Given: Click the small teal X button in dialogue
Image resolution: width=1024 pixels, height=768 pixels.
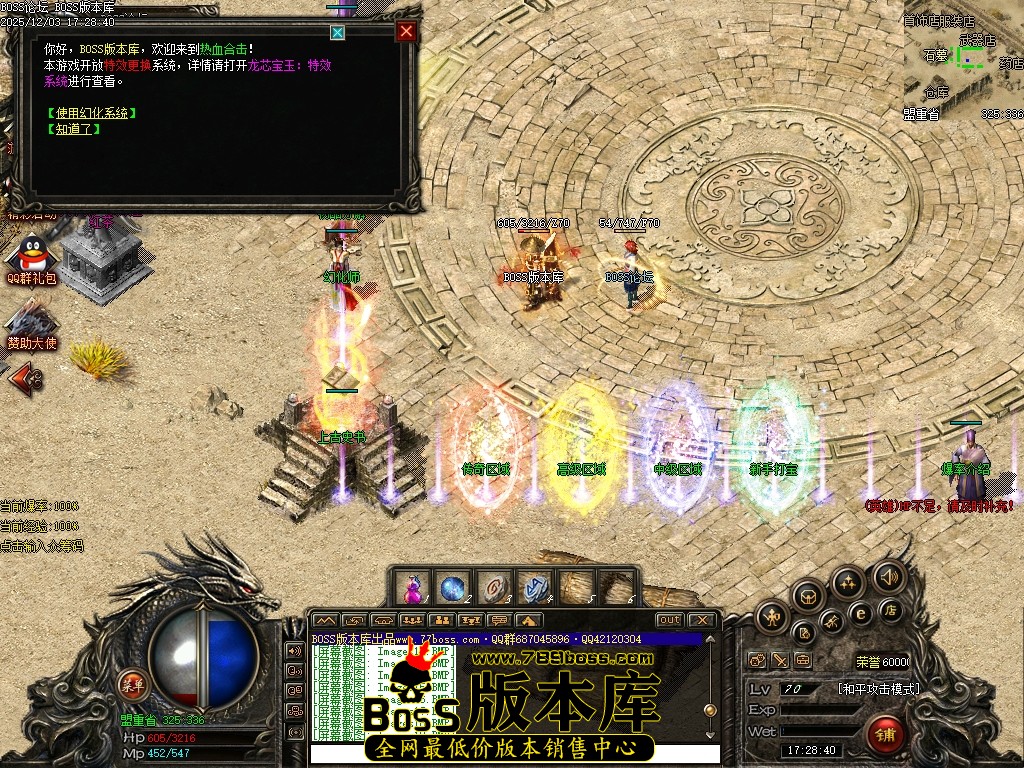Looking at the screenshot, I should pos(338,32).
